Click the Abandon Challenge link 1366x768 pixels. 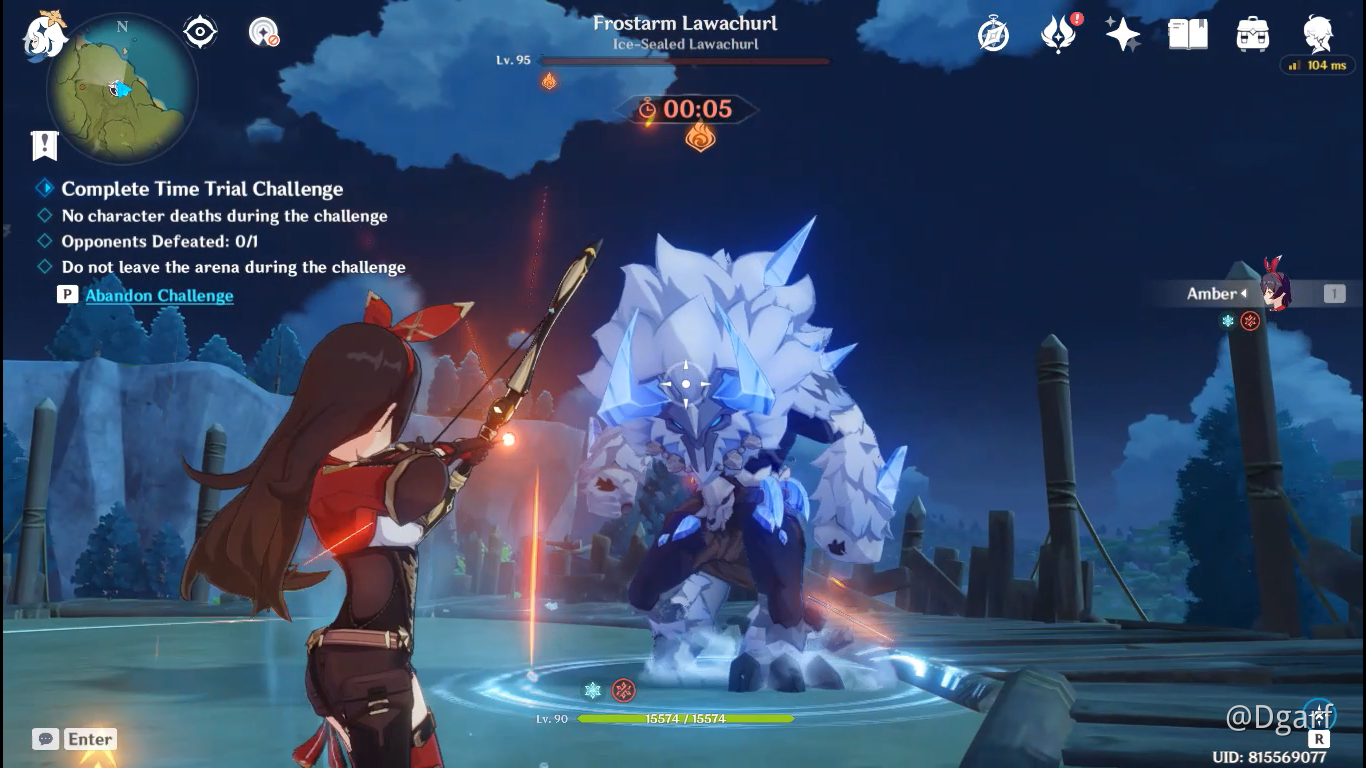[x=159, y=295]
